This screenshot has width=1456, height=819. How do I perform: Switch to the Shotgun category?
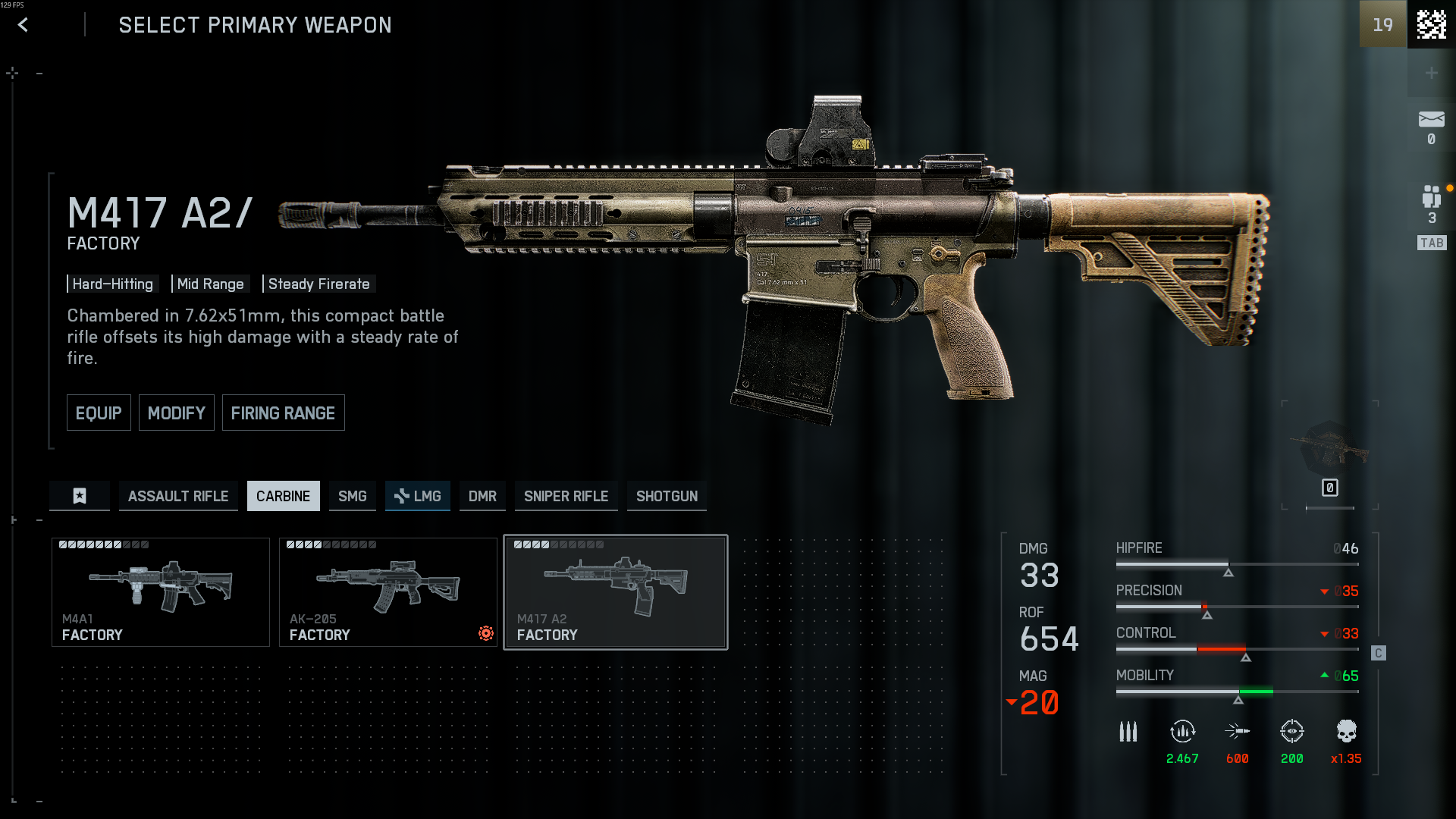pos(667,496)
